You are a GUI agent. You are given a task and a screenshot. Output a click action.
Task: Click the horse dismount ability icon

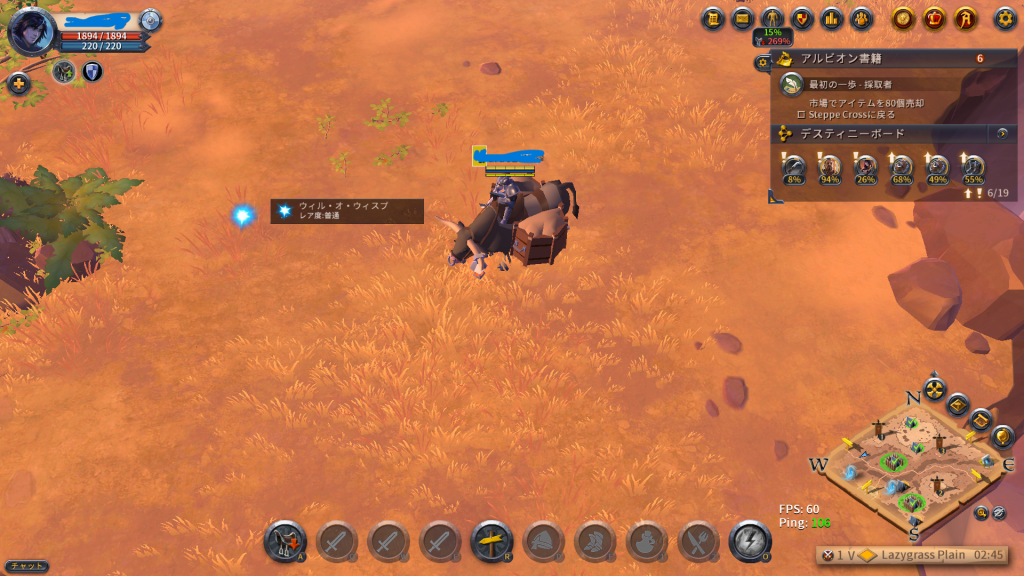[285, 541]
